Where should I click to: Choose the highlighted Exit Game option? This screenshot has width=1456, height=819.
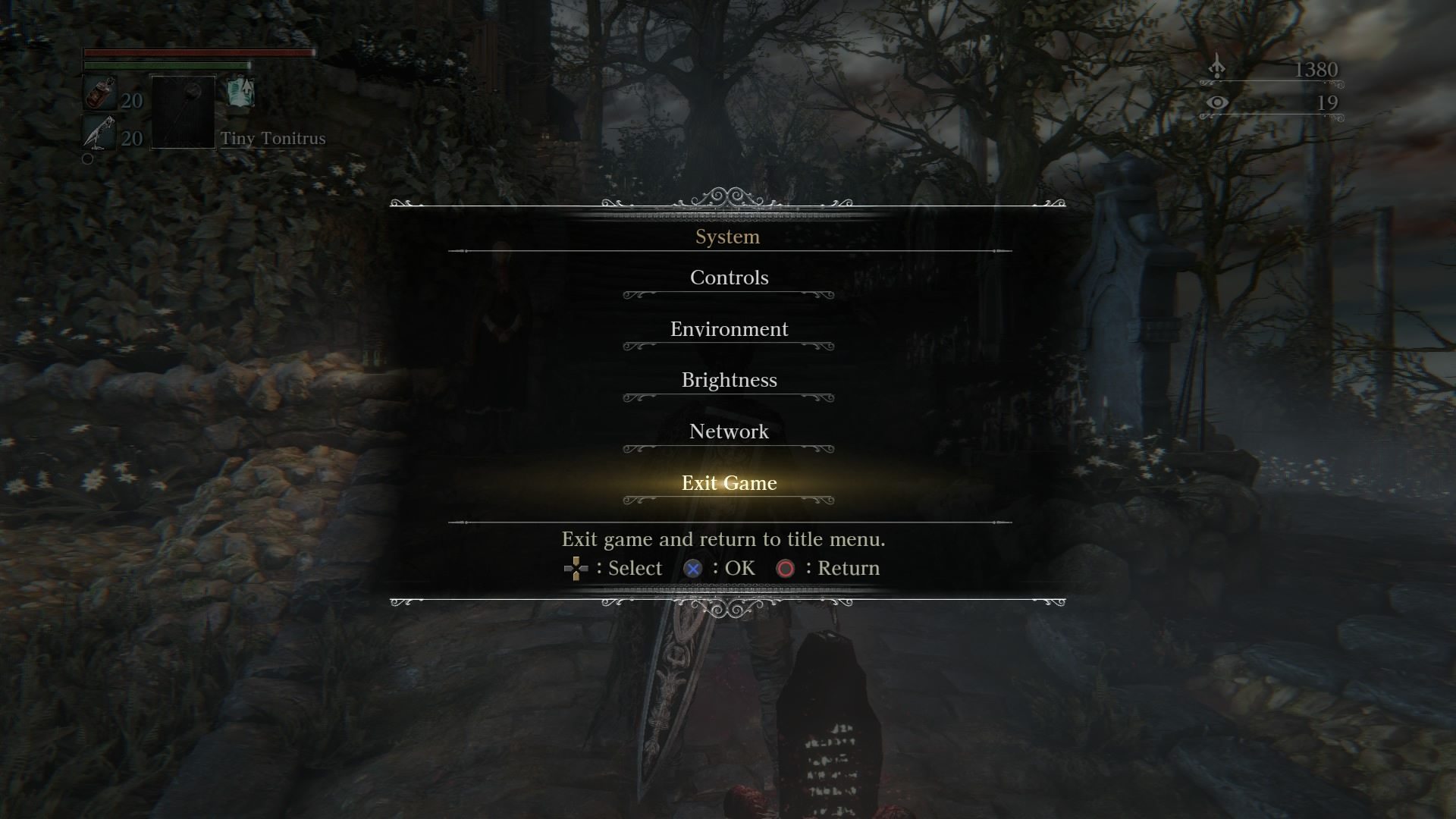coord(728,483)
